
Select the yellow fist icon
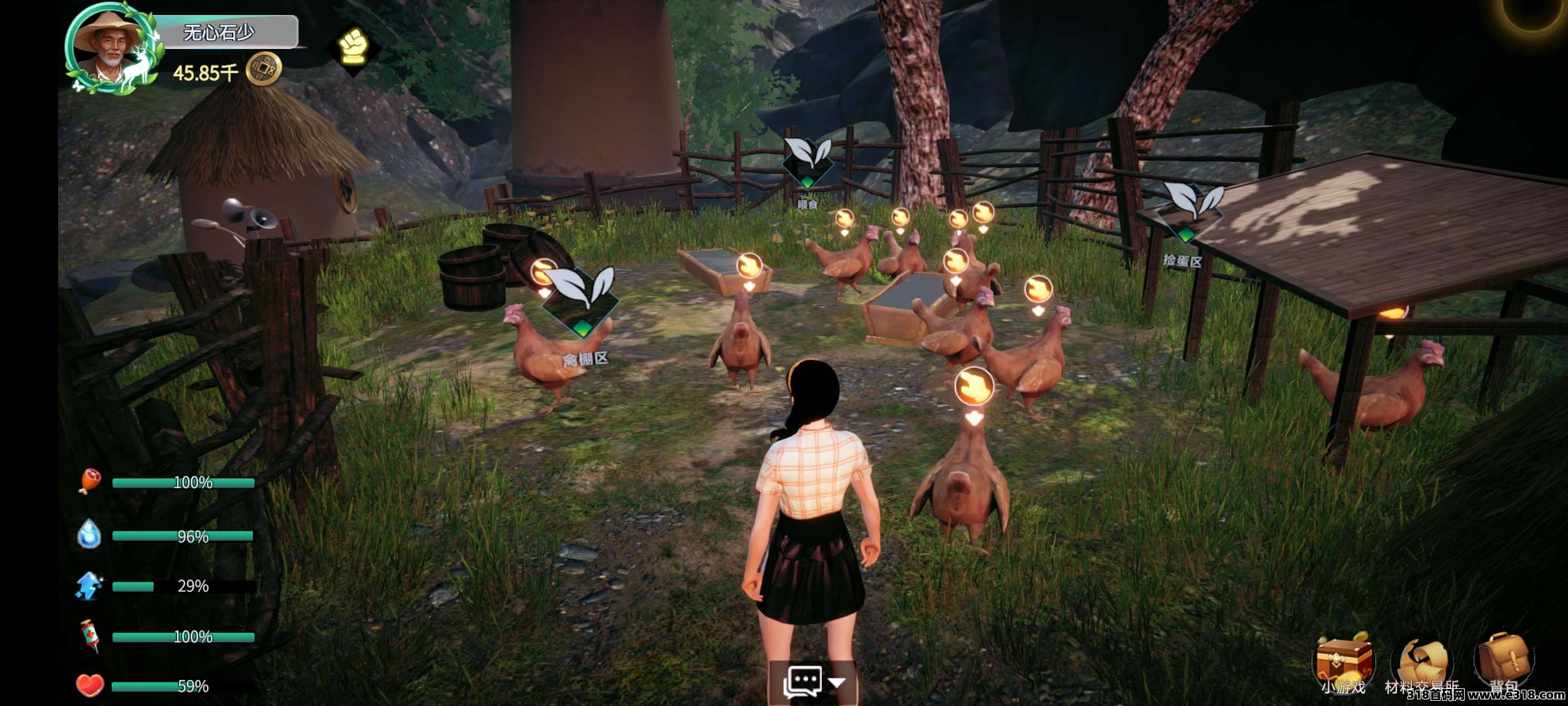pos(353,47)
